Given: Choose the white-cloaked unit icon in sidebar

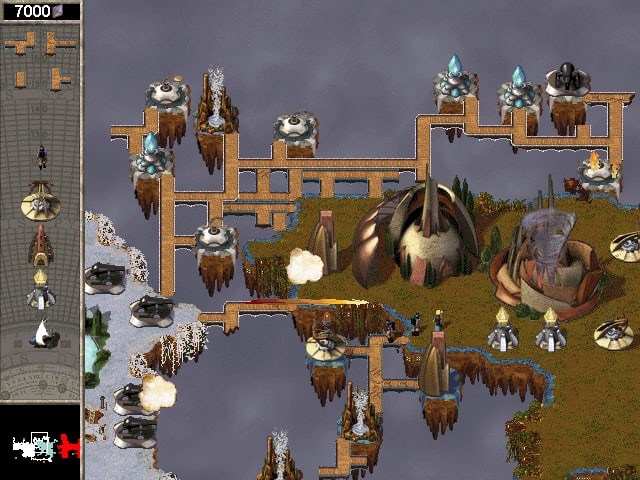Looking at the screenshot, I should coord(41,334).
